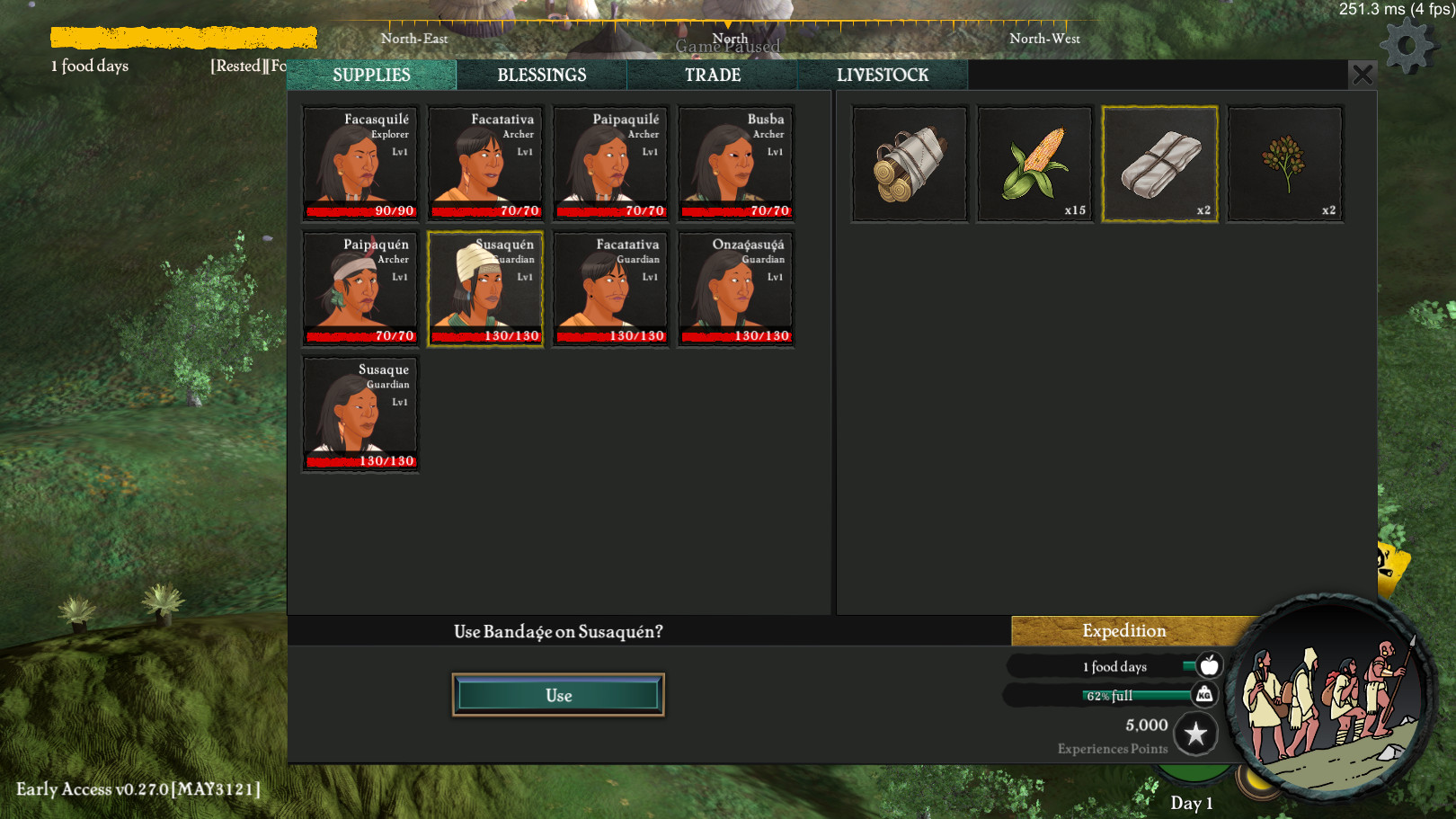This screenshot has width=1456, height=819.
Task: Select Paipaquilé the Archer portrait
Action: point(610,163)
